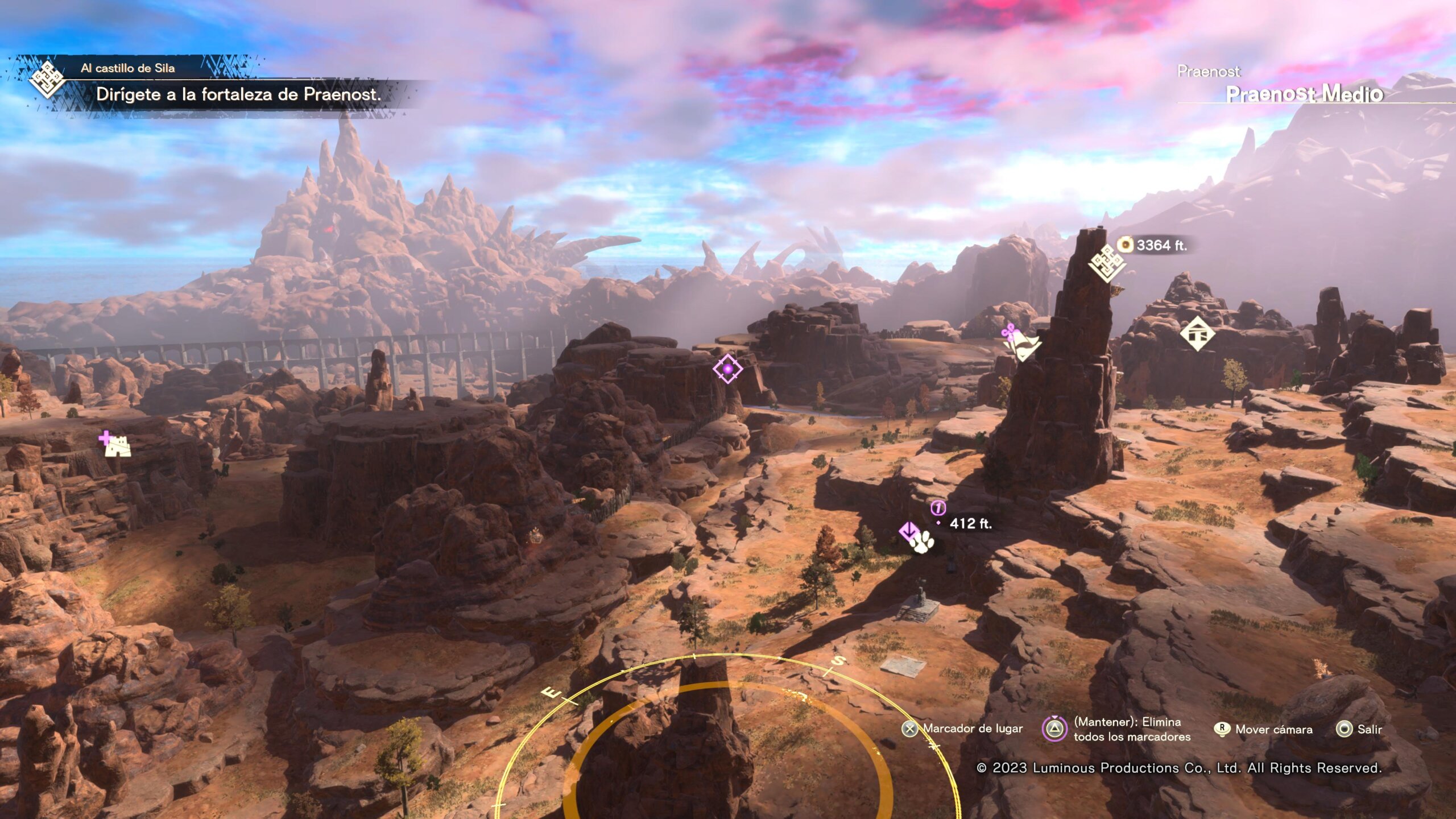Pick the refuge house diamond marker
The width and height of the screenshot is (1456, 819).
[1197, 334]
